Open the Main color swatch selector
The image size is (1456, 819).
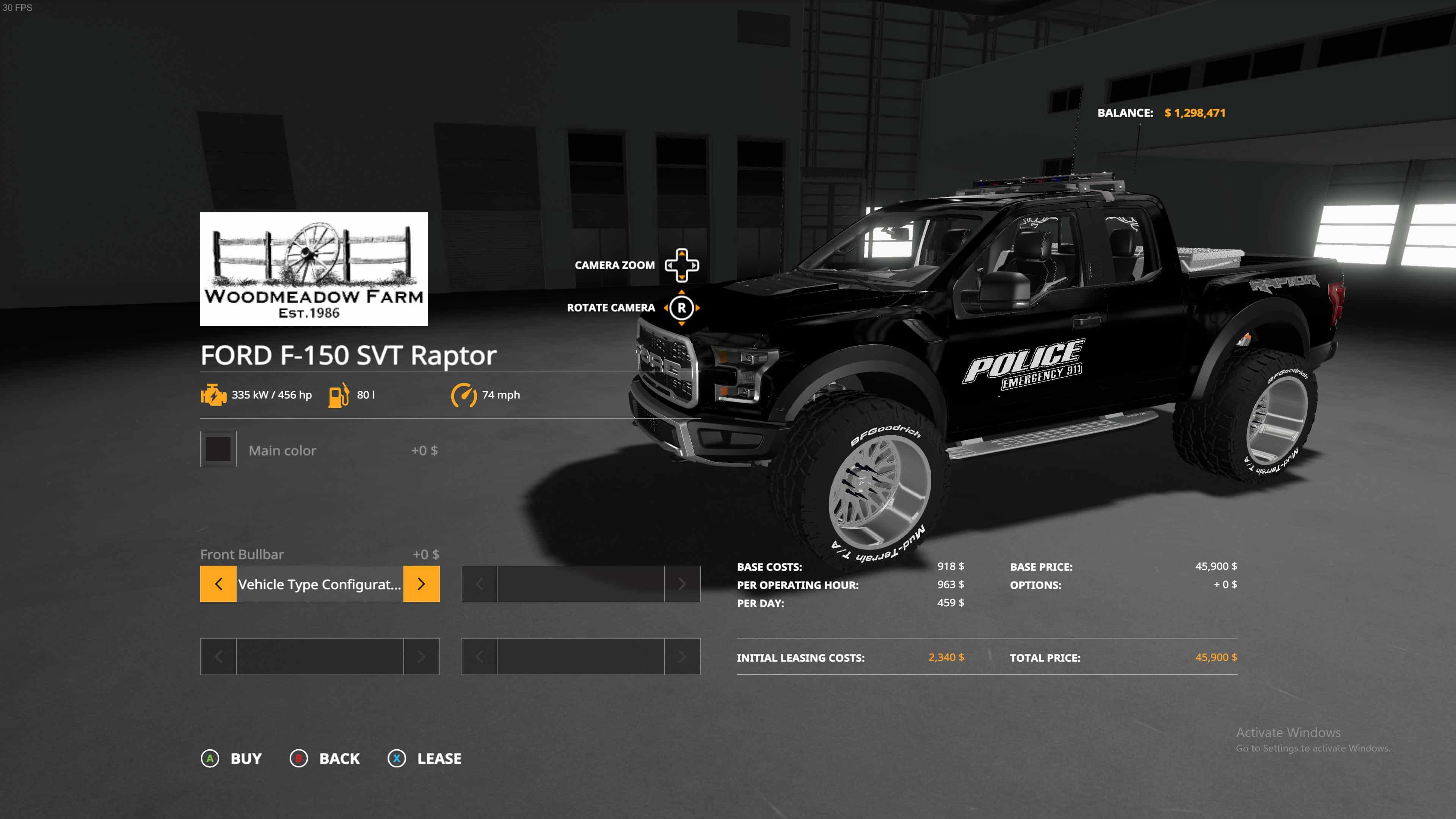(218, 449)
